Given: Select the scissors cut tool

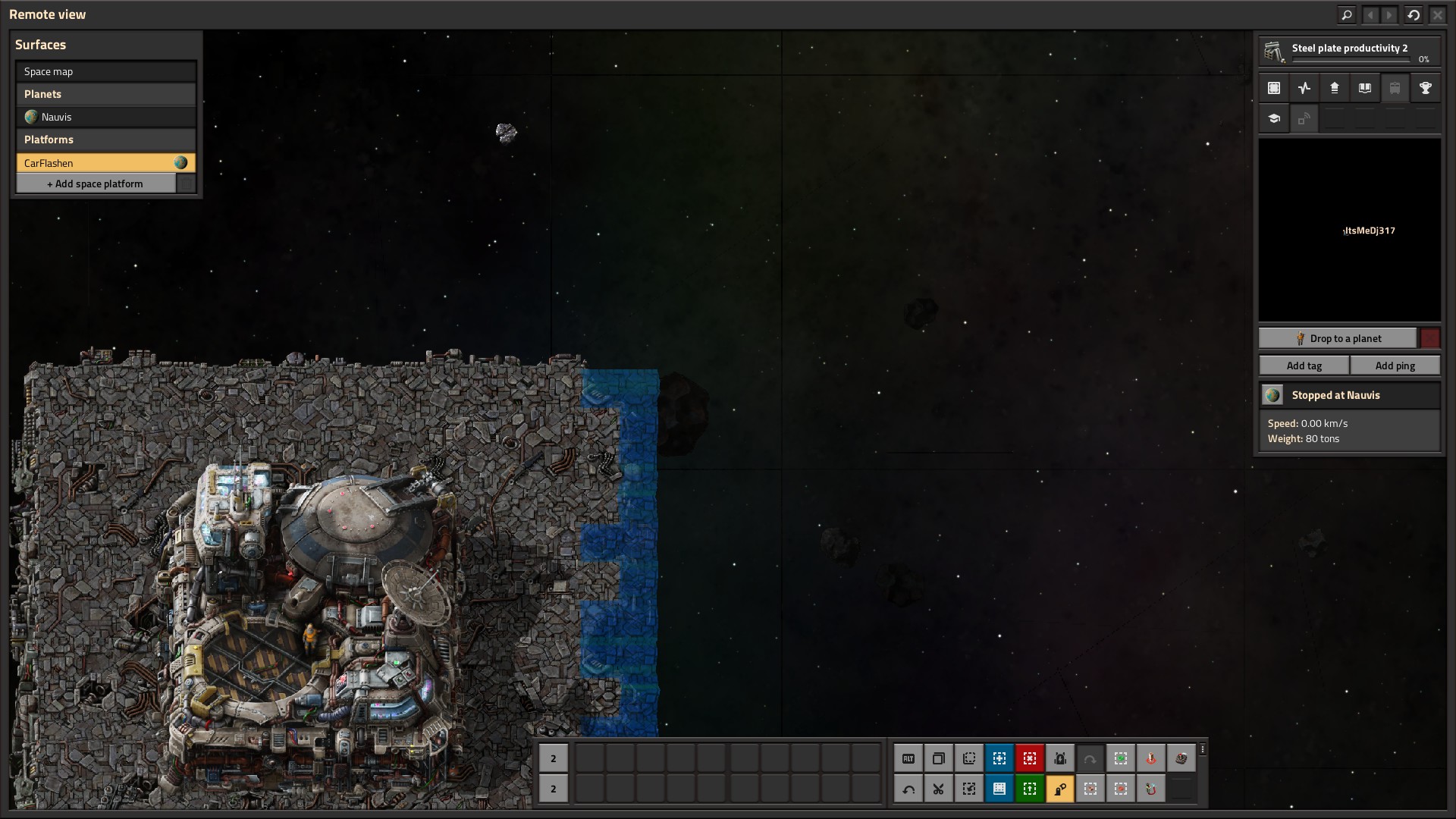Looking at the screenshot, I should coord(939,789).
